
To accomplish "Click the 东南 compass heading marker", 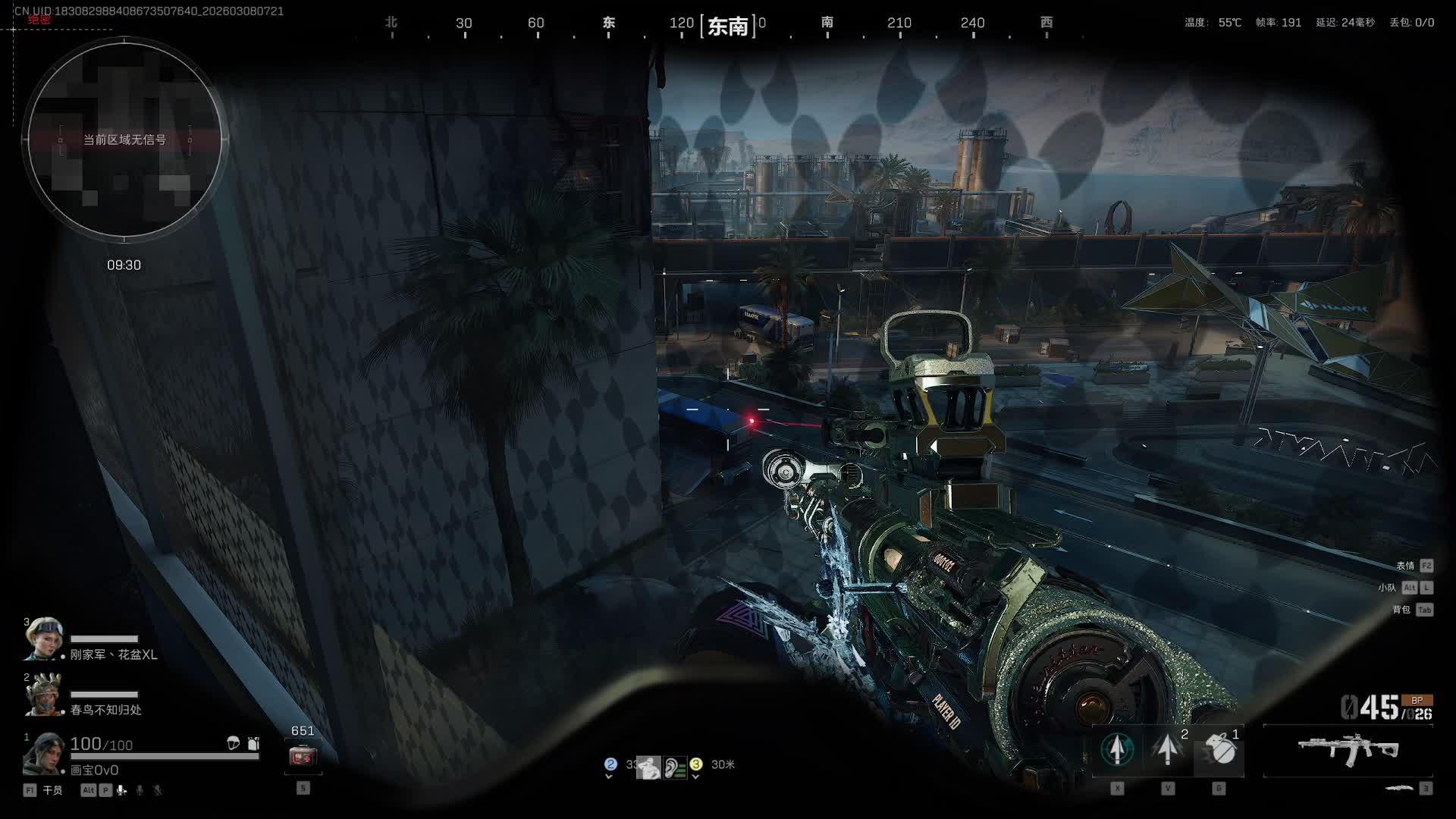I will click(x=728, y=27).
